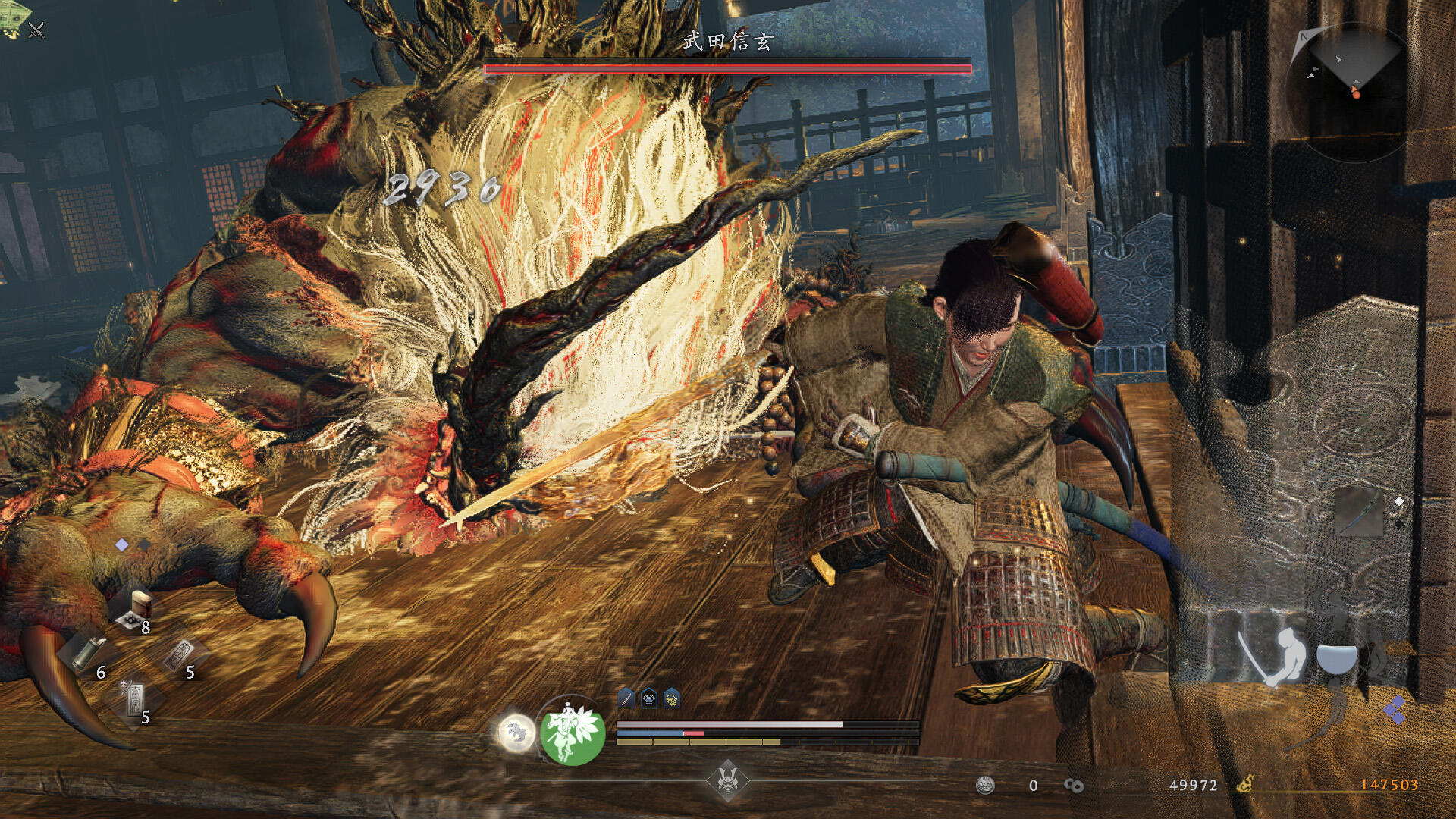The height and width of the screenshot is (819, 1456).
Task: Inspect the armor defense buff icon
Action: 649,698
